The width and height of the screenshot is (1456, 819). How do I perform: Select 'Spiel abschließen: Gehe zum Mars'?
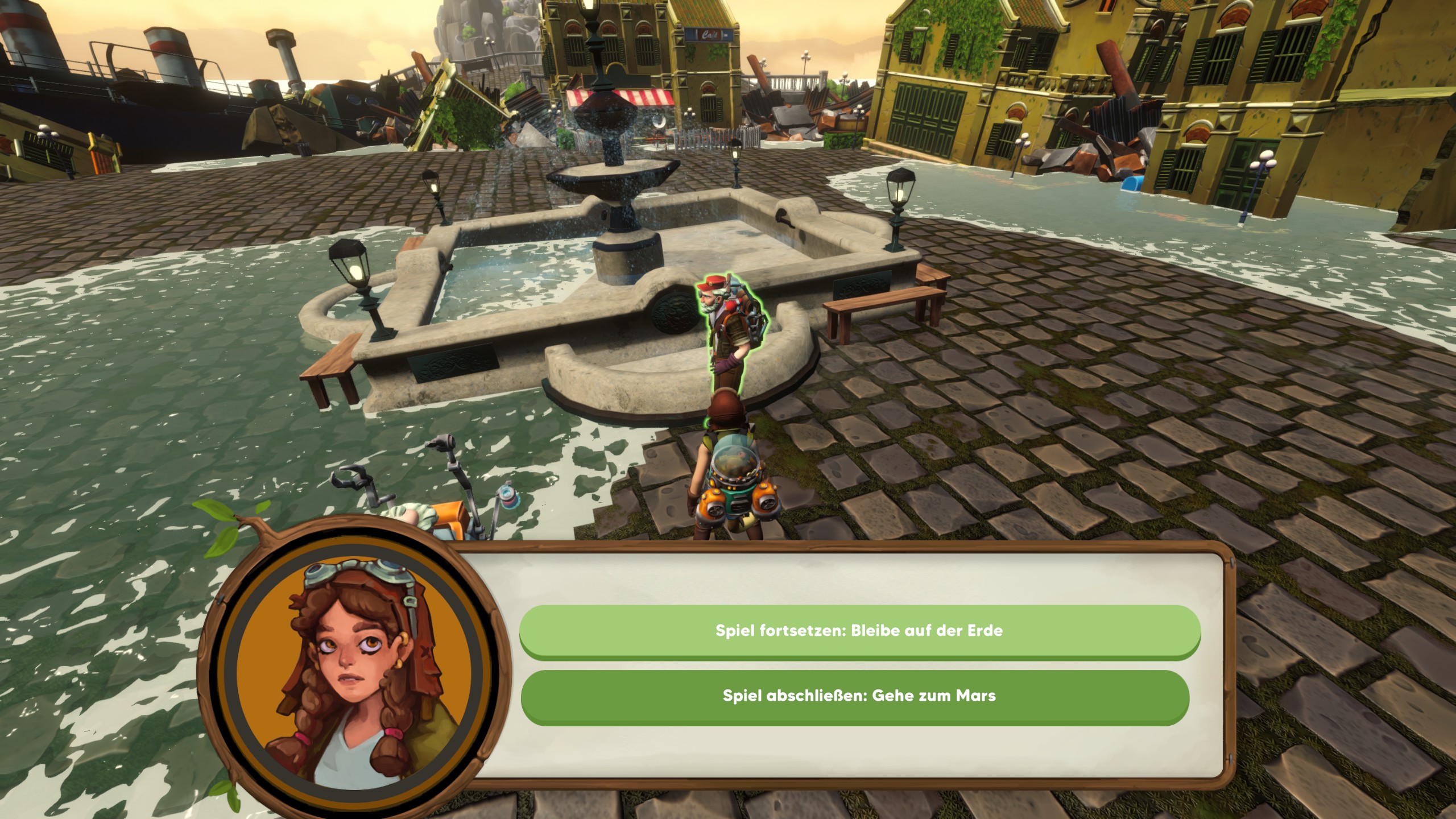pyautogui.click(x=859, y=696)
